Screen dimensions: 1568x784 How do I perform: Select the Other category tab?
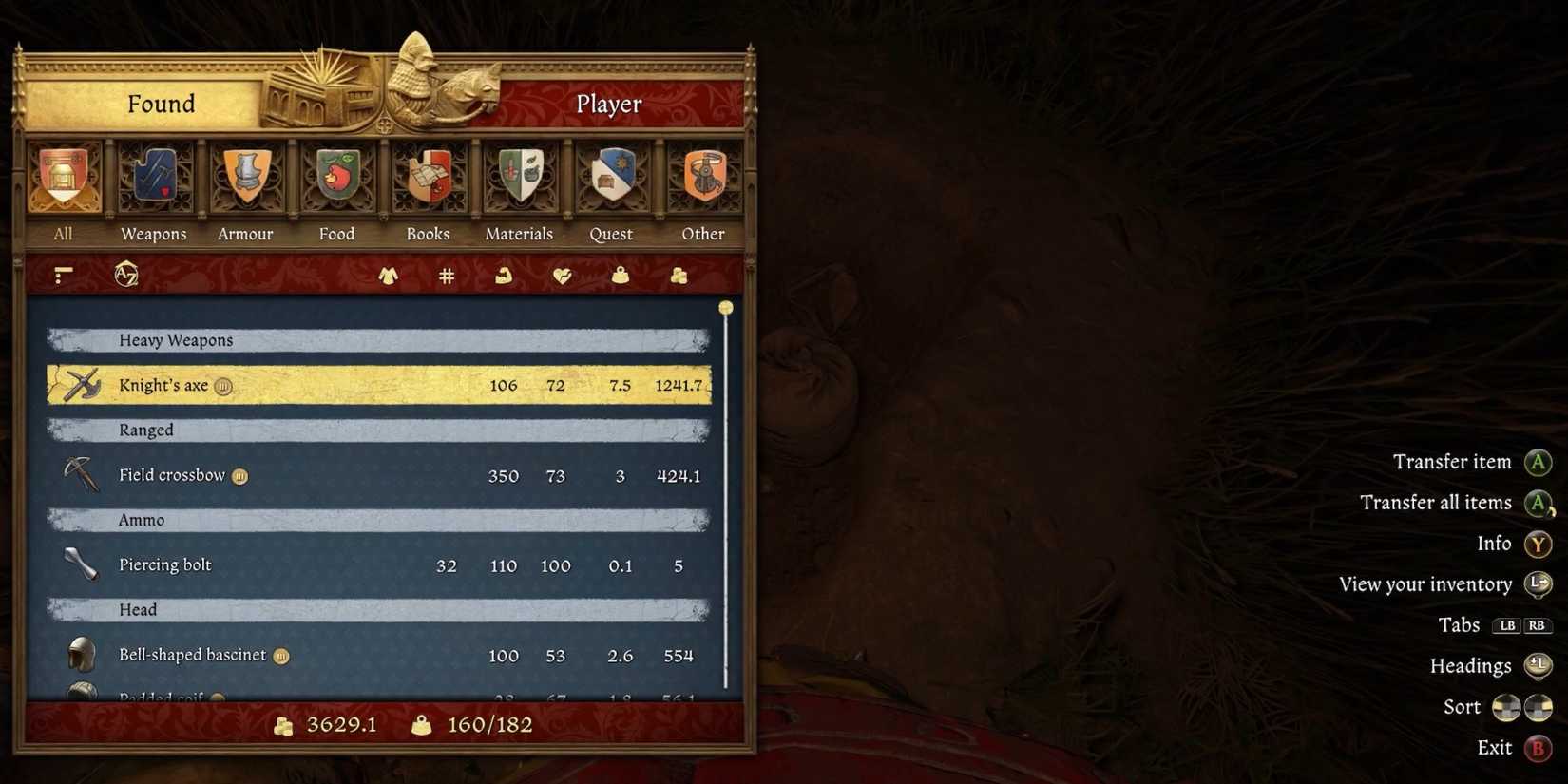(703, 181)
